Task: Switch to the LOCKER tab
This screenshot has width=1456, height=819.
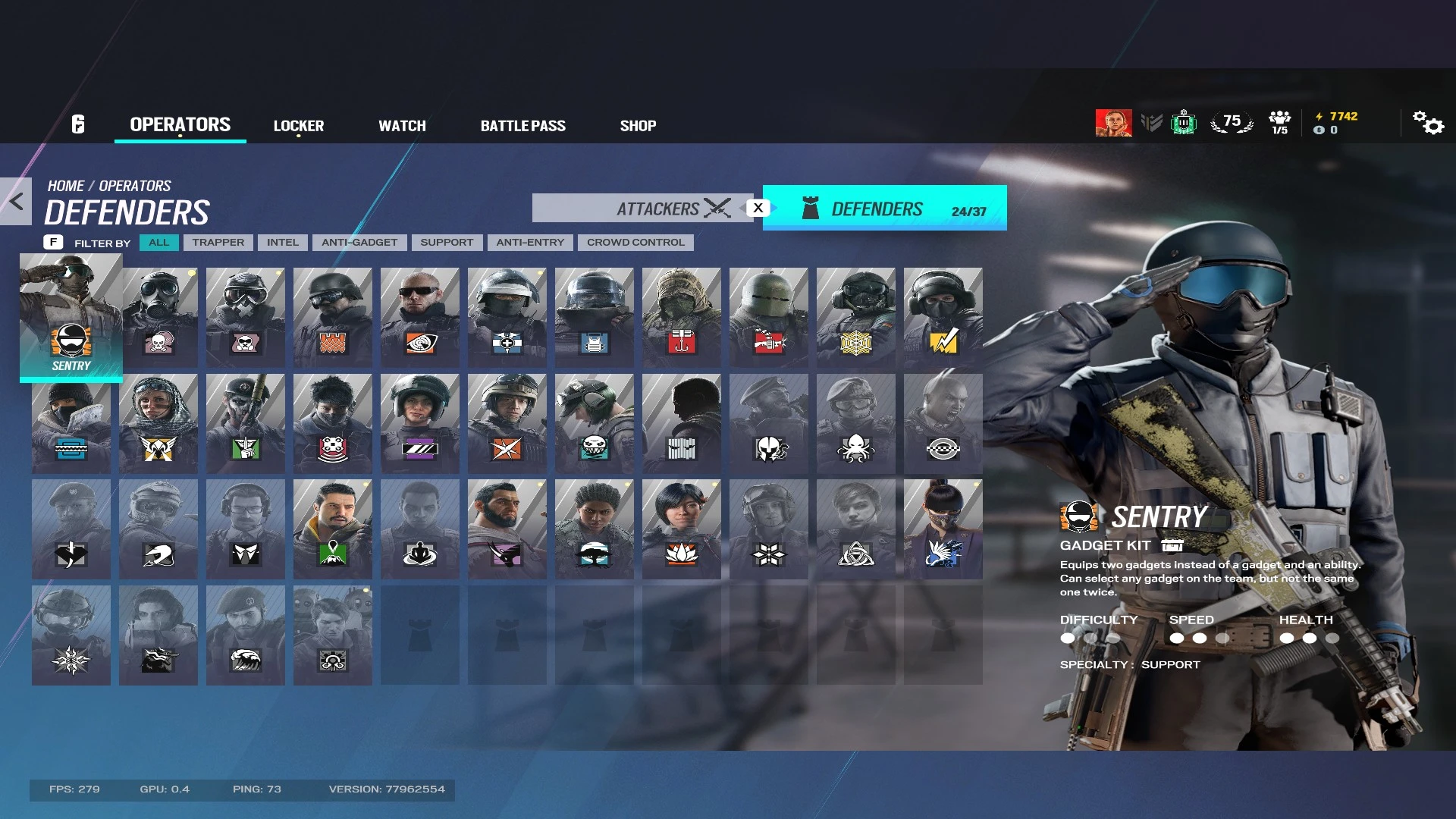Action: (299, 125)
